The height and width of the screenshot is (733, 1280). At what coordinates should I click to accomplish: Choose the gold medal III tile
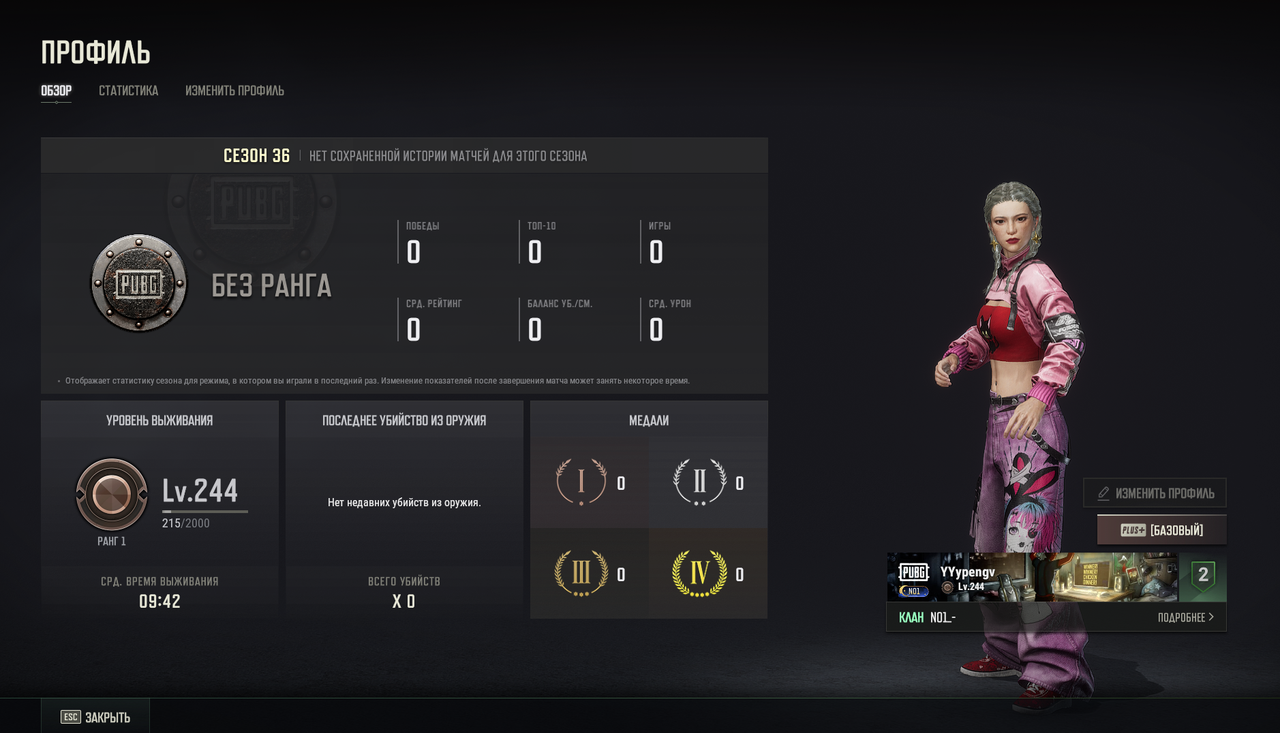coord(589,574)
